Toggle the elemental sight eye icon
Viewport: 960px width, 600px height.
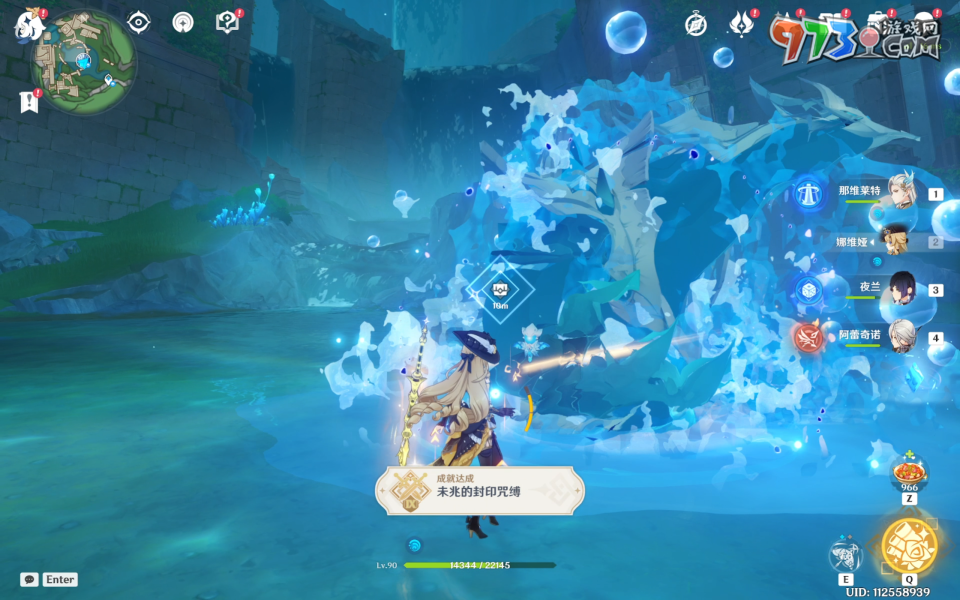[138, 23]
